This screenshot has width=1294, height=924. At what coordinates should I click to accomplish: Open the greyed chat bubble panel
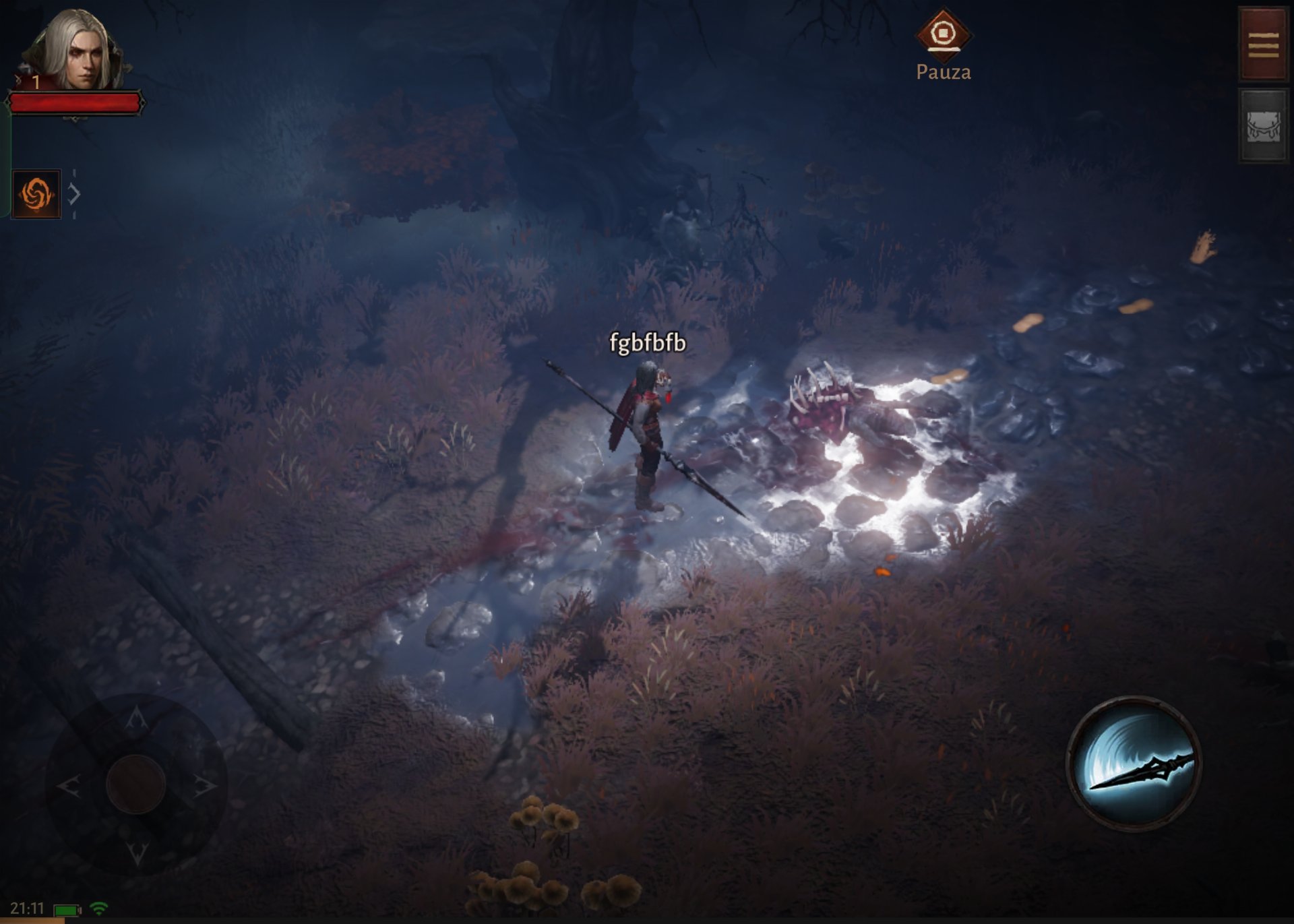coord(1263,127)
